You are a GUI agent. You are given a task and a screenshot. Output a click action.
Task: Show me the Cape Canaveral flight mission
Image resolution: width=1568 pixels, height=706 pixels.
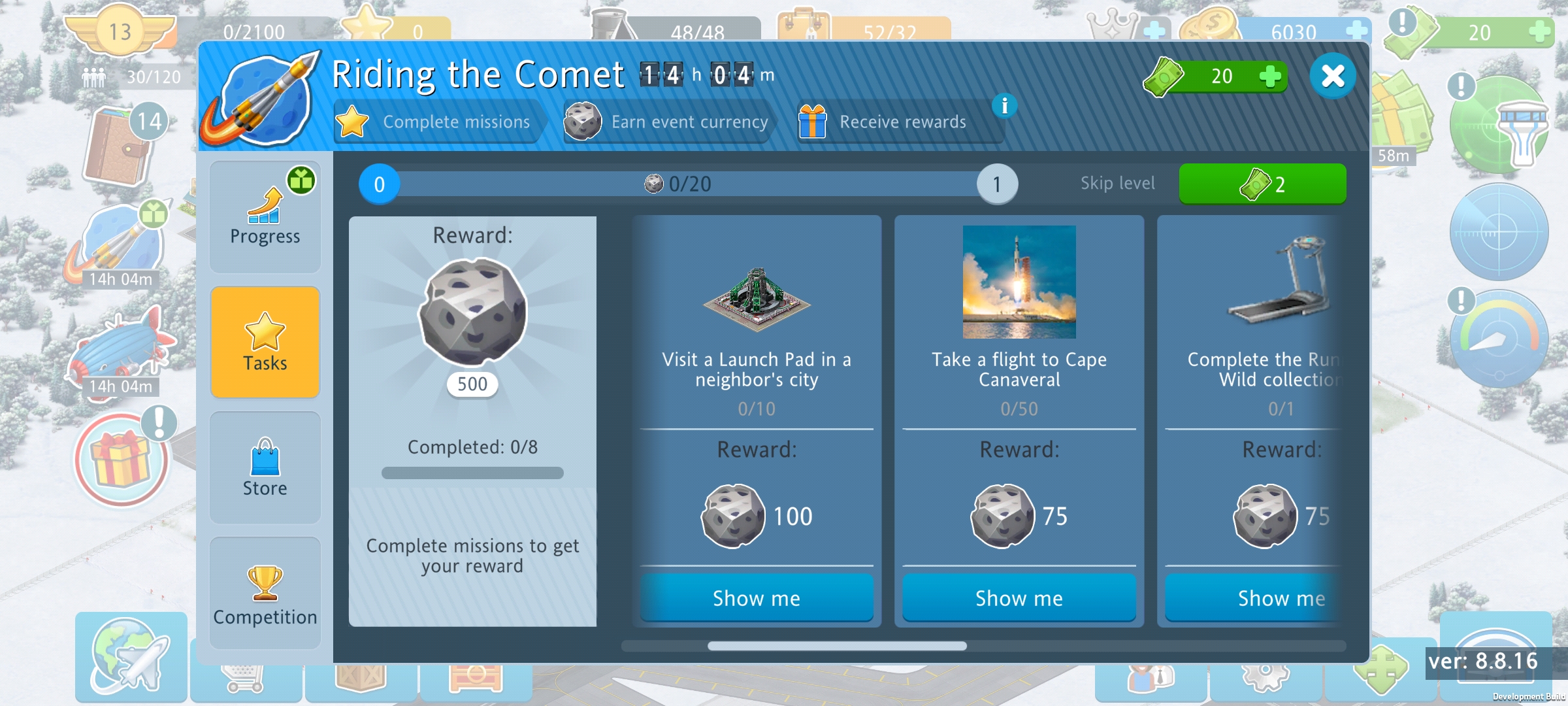point(1019,598)
